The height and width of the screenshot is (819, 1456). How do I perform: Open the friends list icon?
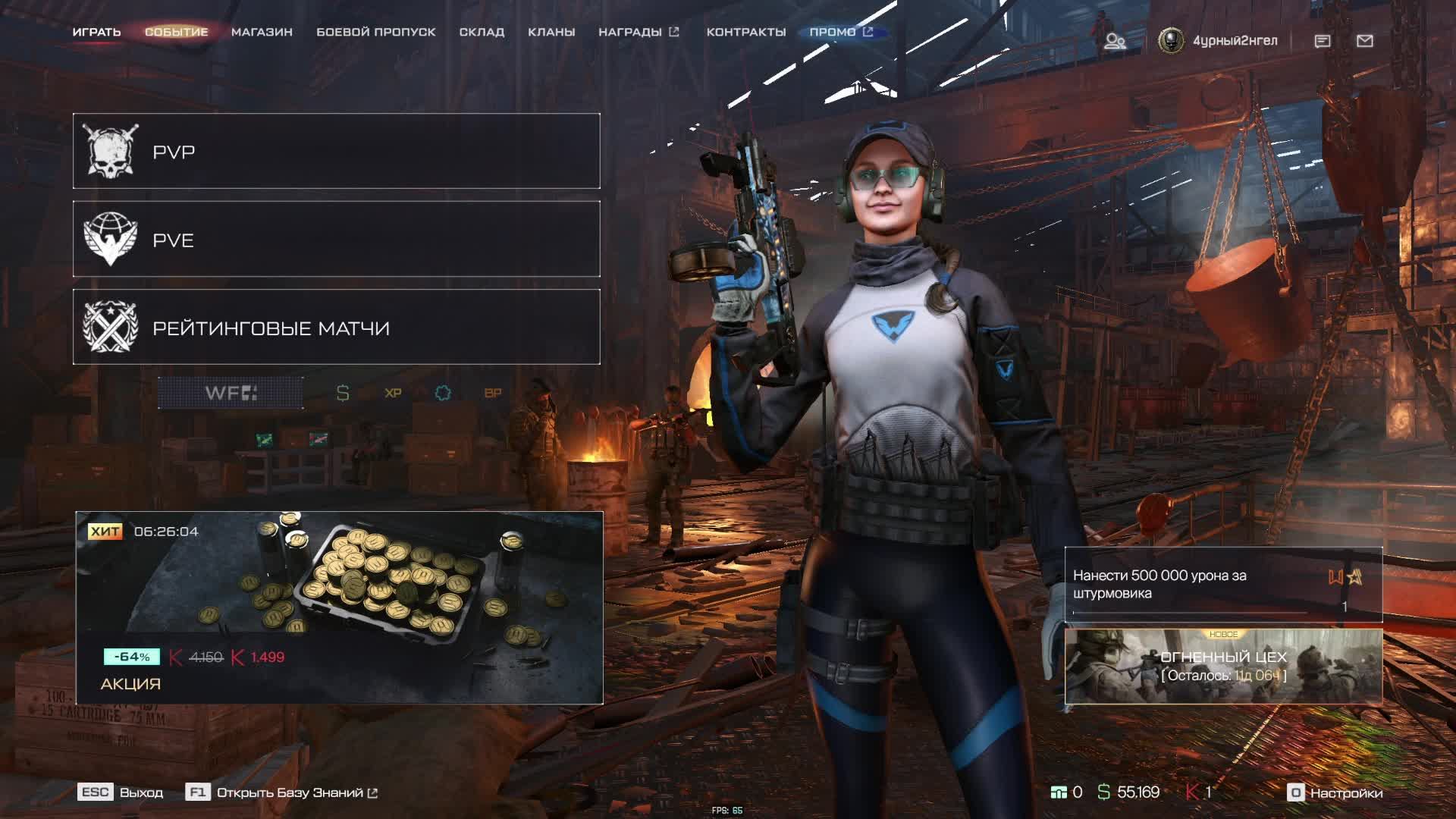[1114, 41]
